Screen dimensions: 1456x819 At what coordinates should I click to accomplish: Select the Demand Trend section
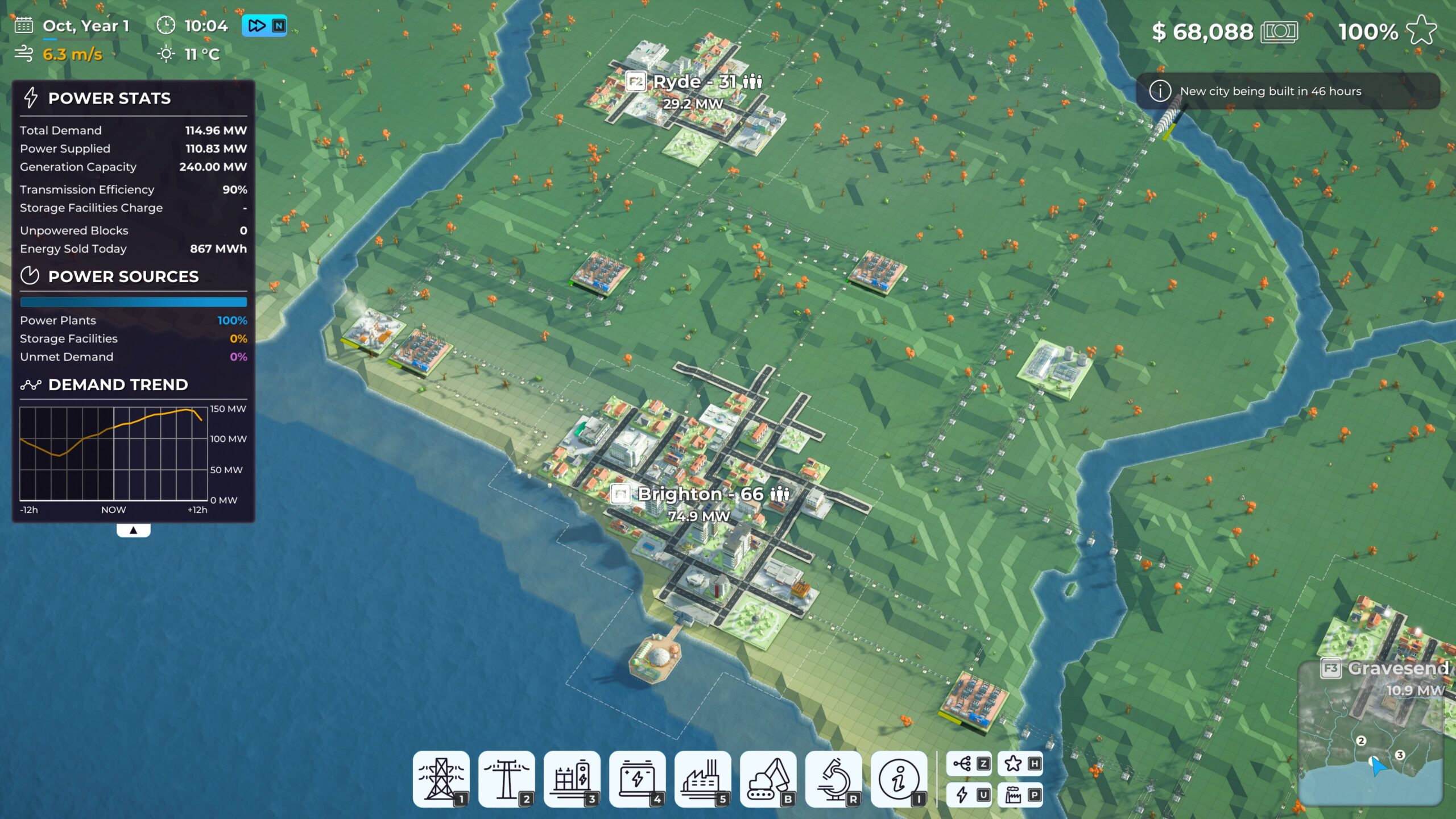[x=119, y=384]
